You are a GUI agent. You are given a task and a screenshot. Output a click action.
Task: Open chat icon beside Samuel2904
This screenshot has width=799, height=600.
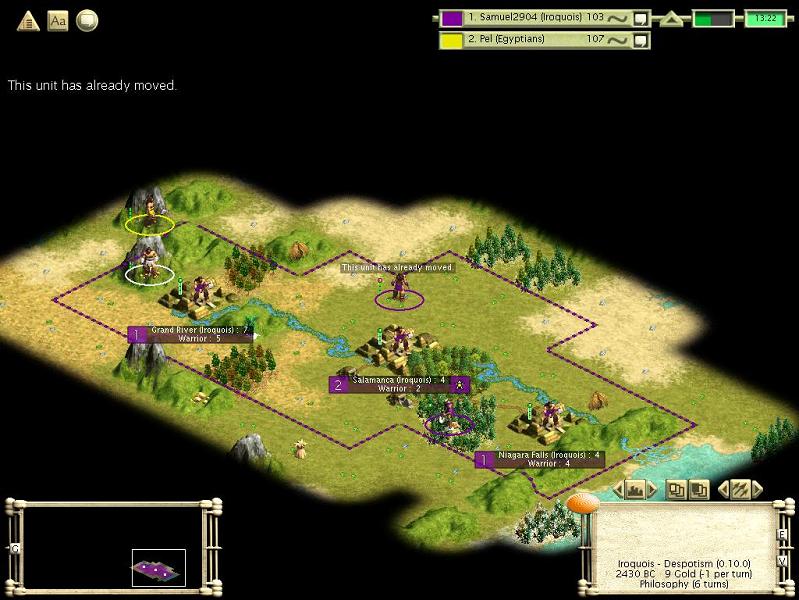click(641, 18)
